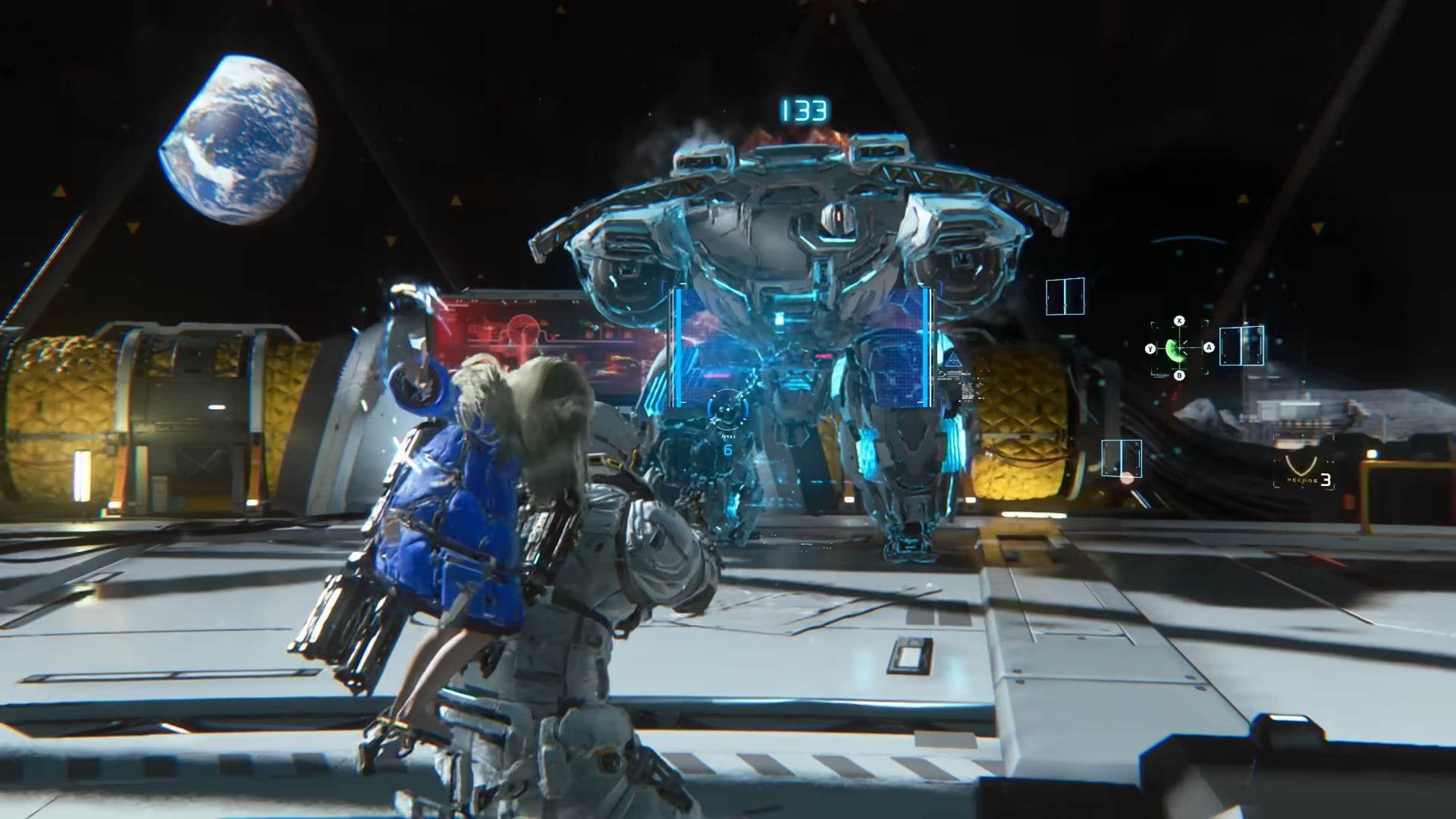This screenshot has height=819, width=1456.
Task: Click the circular lock-on targeting reticle
Action: (x=727, y=409)
